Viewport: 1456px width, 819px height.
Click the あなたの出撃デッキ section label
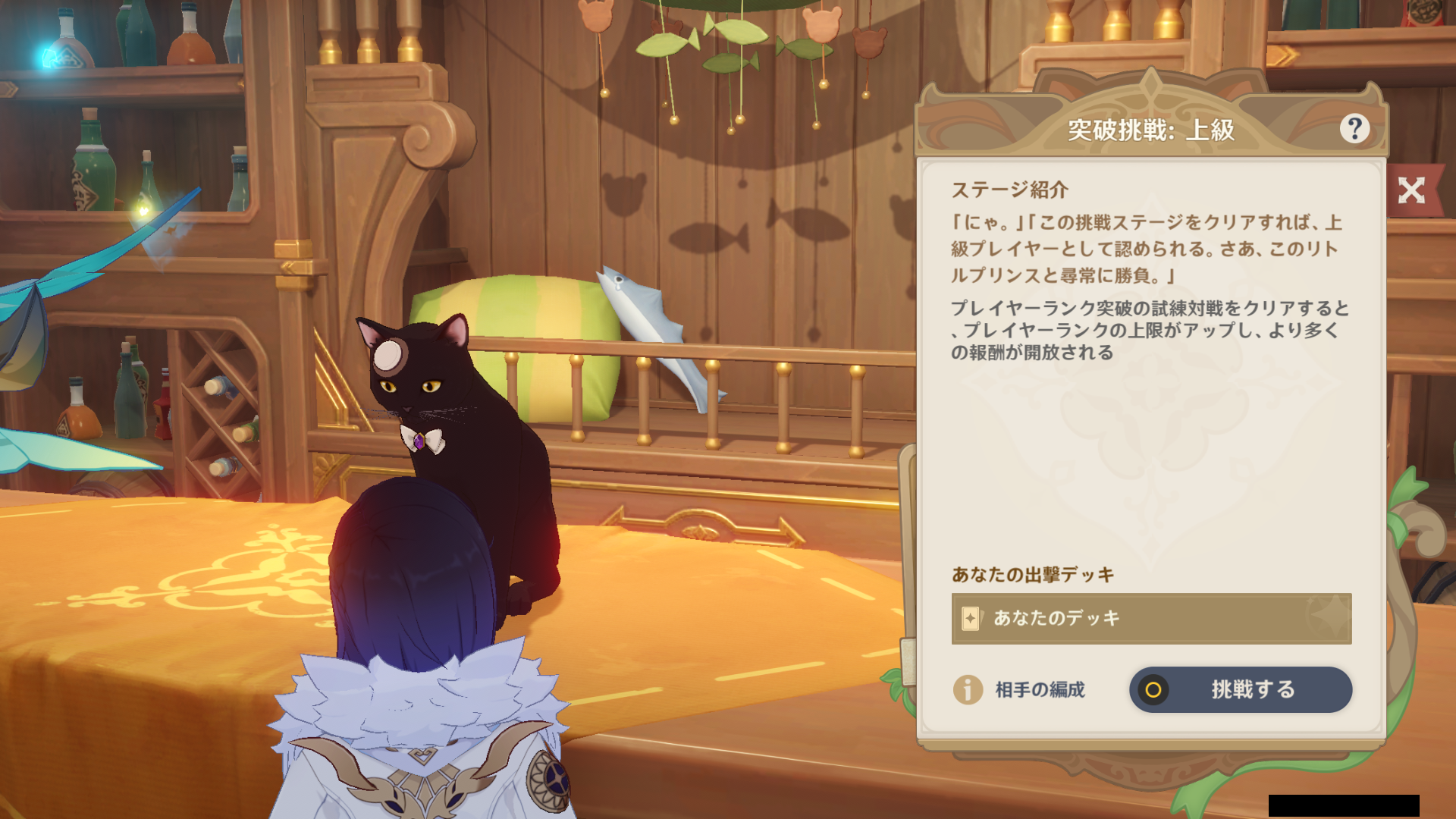point(1034,574)
